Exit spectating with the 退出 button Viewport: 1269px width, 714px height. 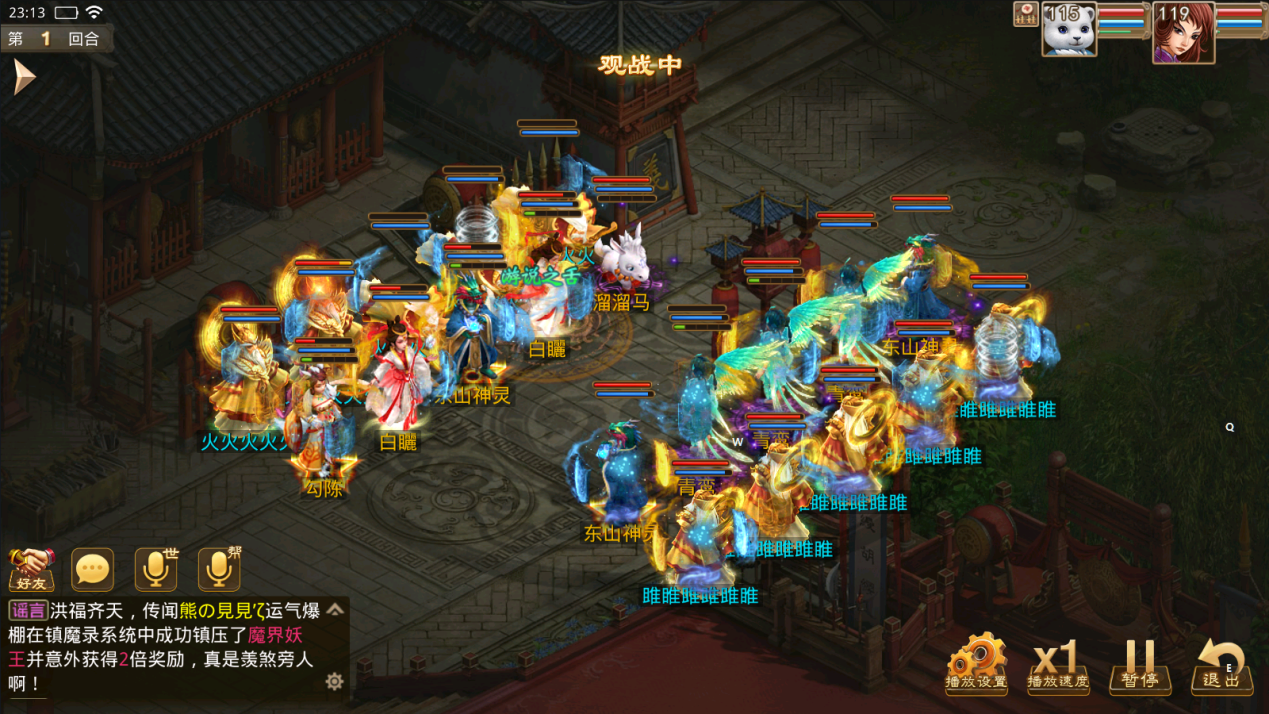pos(1221,664)
